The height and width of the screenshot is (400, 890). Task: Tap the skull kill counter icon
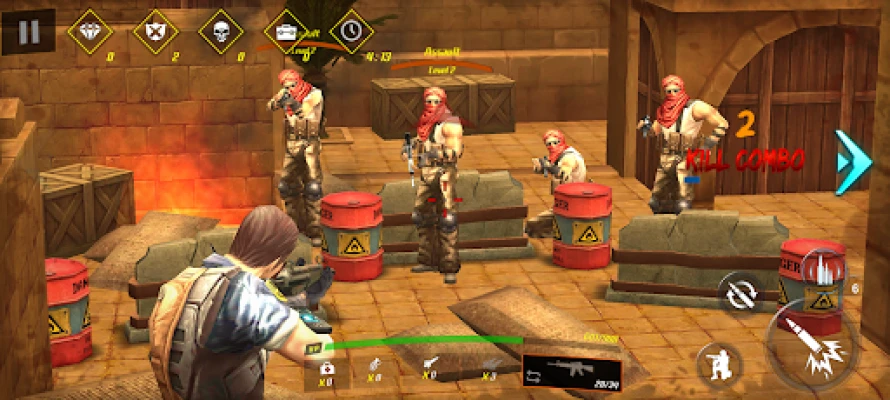point(220,31)
